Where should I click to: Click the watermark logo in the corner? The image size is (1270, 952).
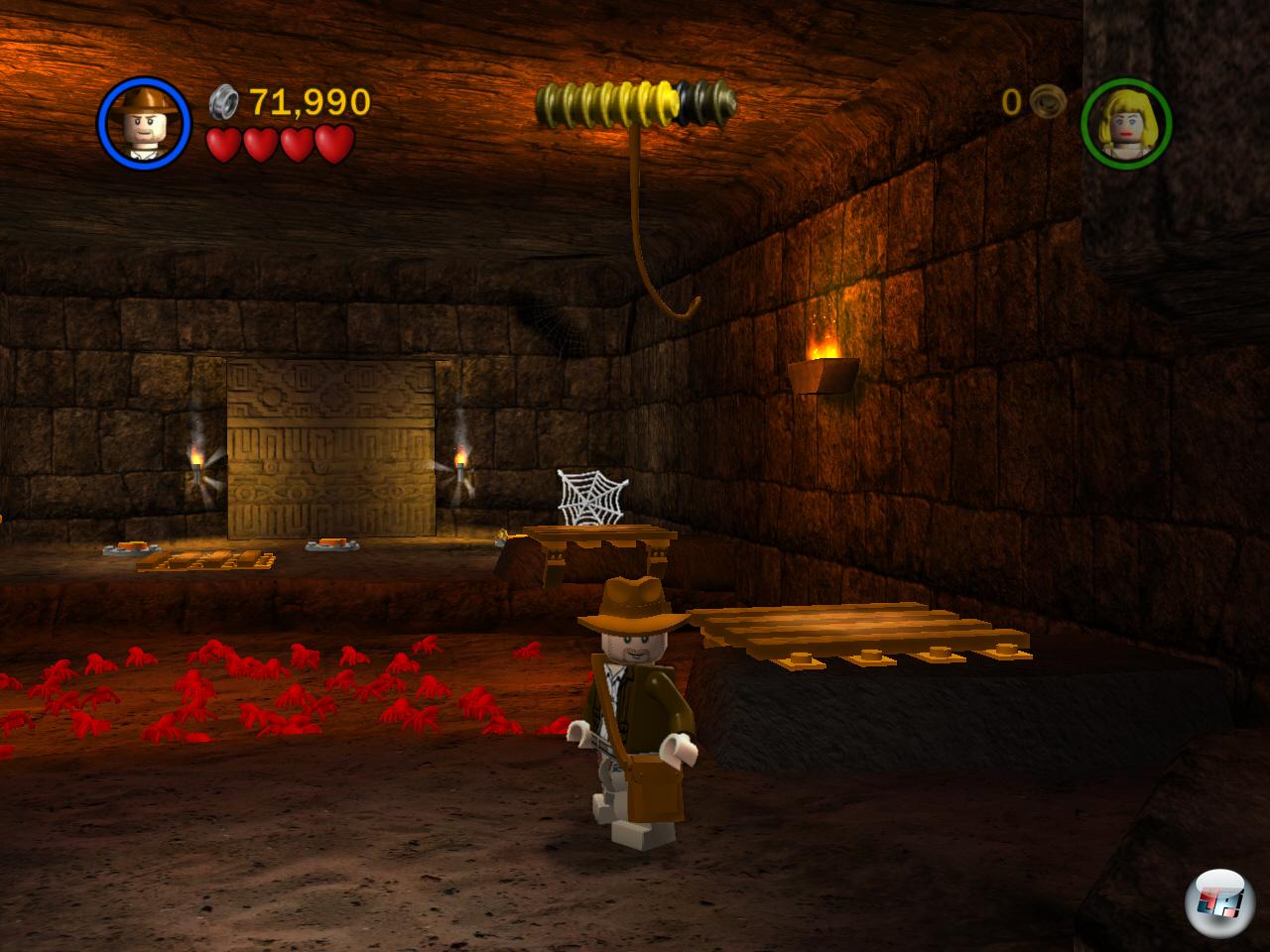pos(1217,903)
